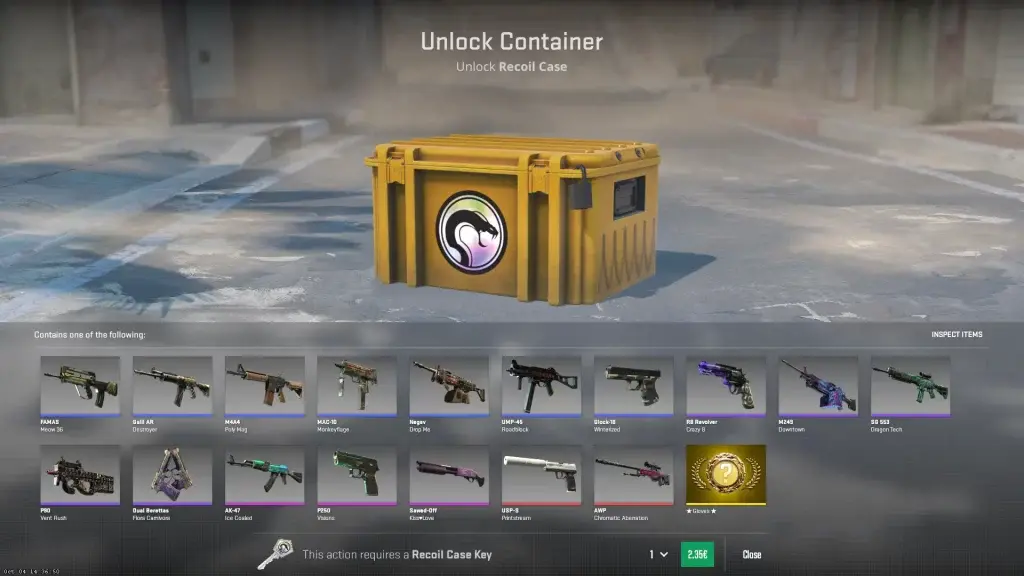This screenshot has width=1024, height=576.
Task: View the M249 Downtown skin
Action: 818,385
